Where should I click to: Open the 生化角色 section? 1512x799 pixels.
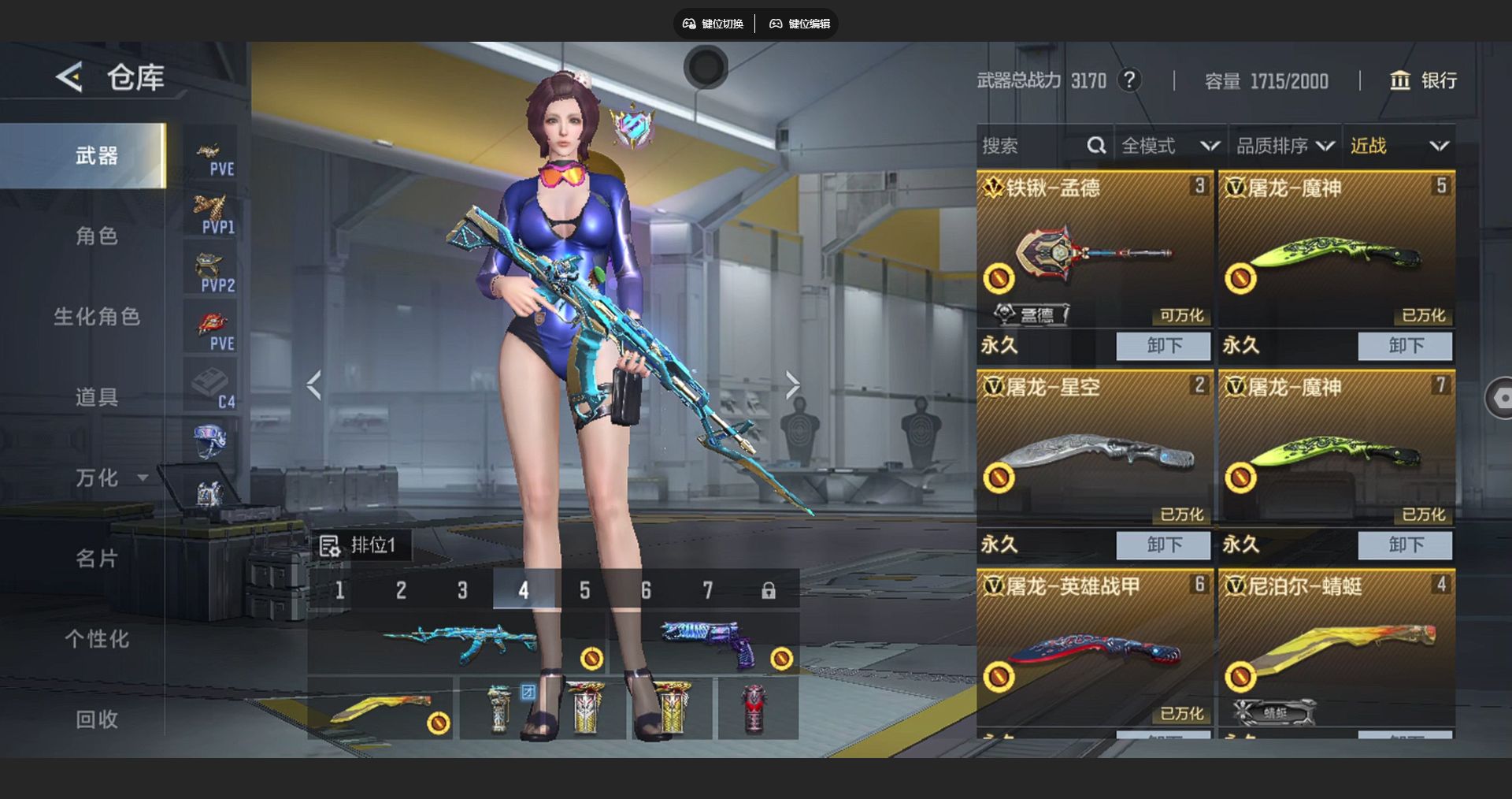pos(96,317)
